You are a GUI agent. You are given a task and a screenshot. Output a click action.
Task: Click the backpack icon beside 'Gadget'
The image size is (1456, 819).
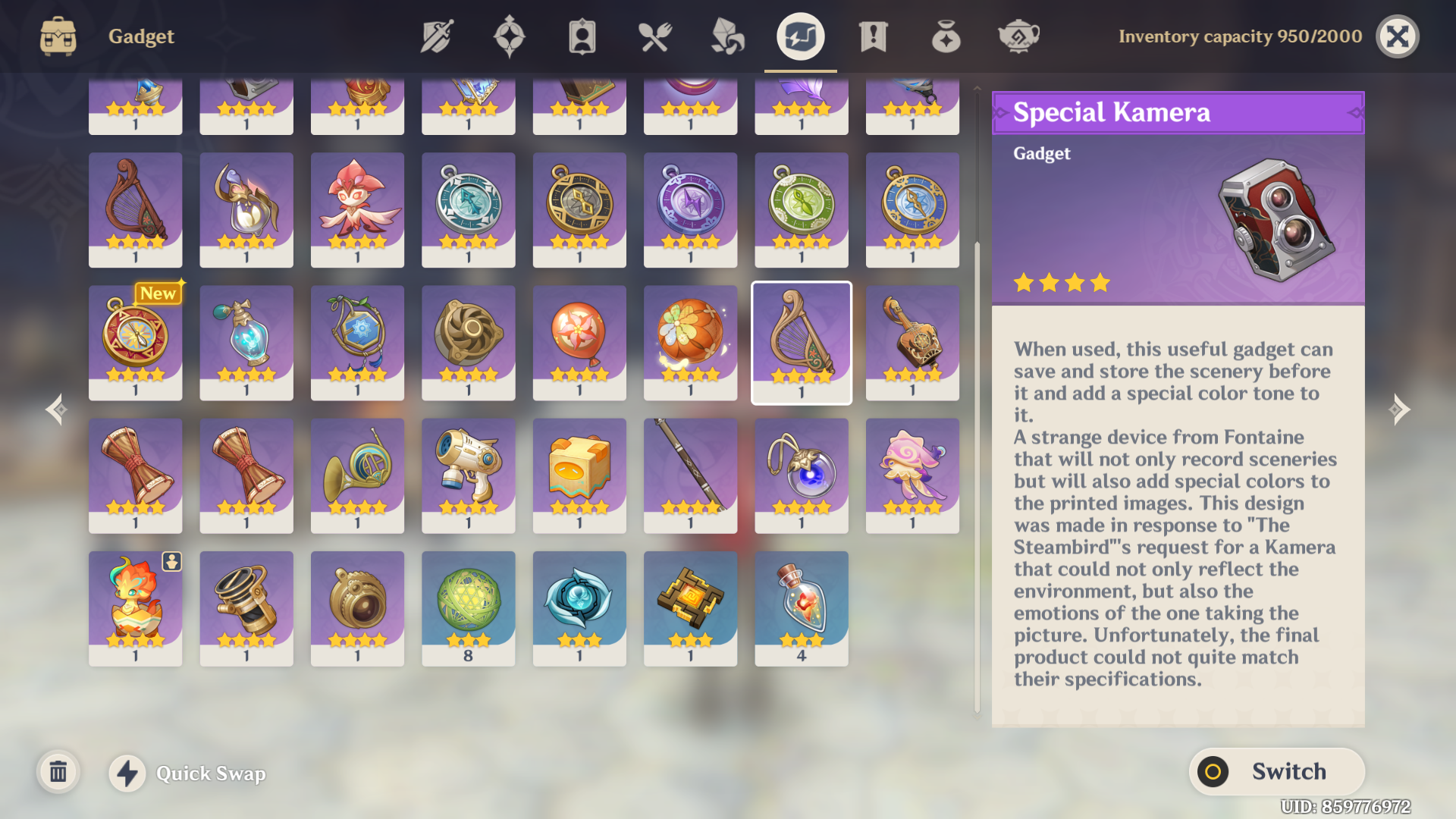[x=57, y=35]
